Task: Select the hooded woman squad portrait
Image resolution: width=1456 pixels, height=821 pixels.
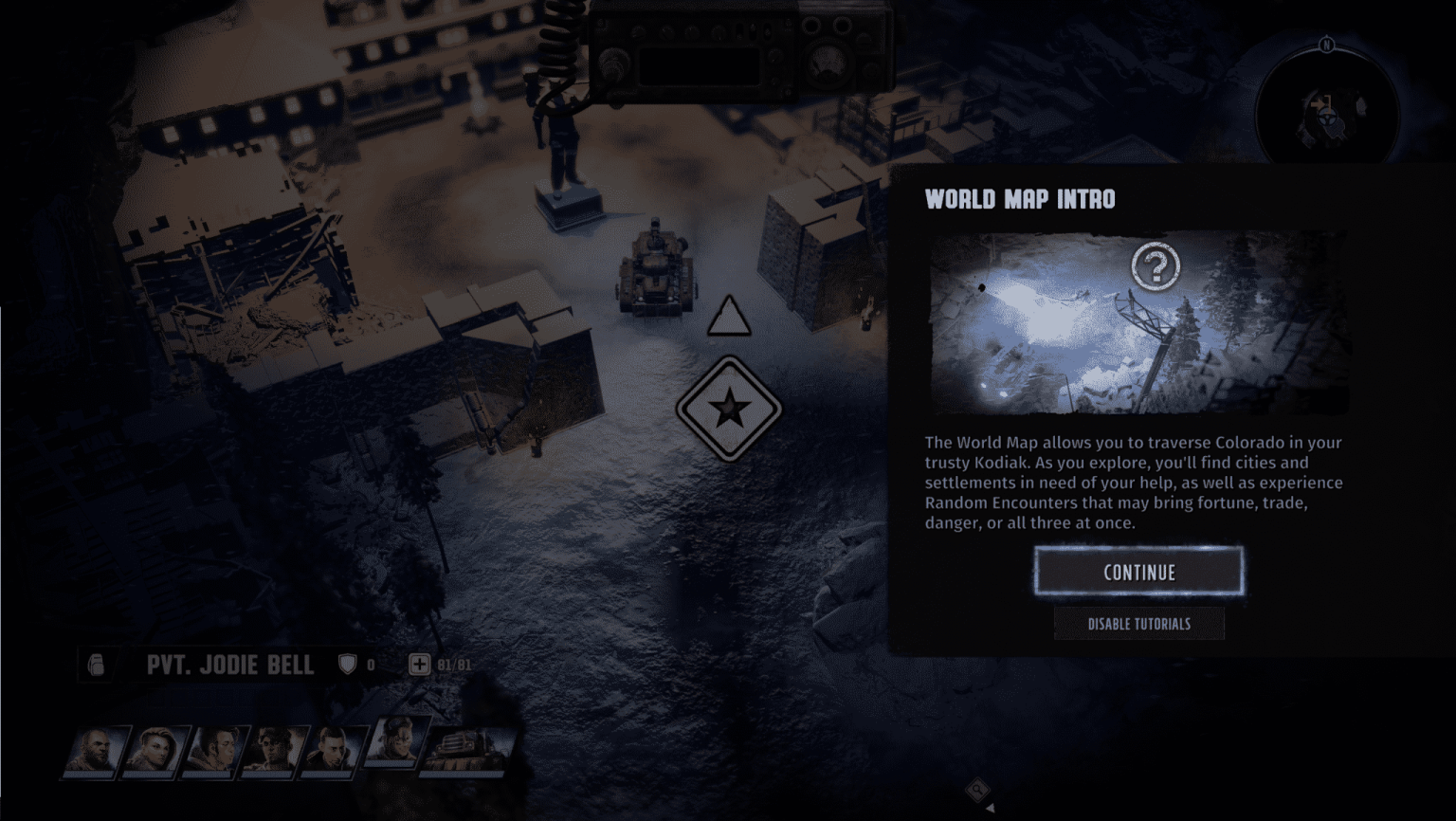Action: (x=155, y=750)
